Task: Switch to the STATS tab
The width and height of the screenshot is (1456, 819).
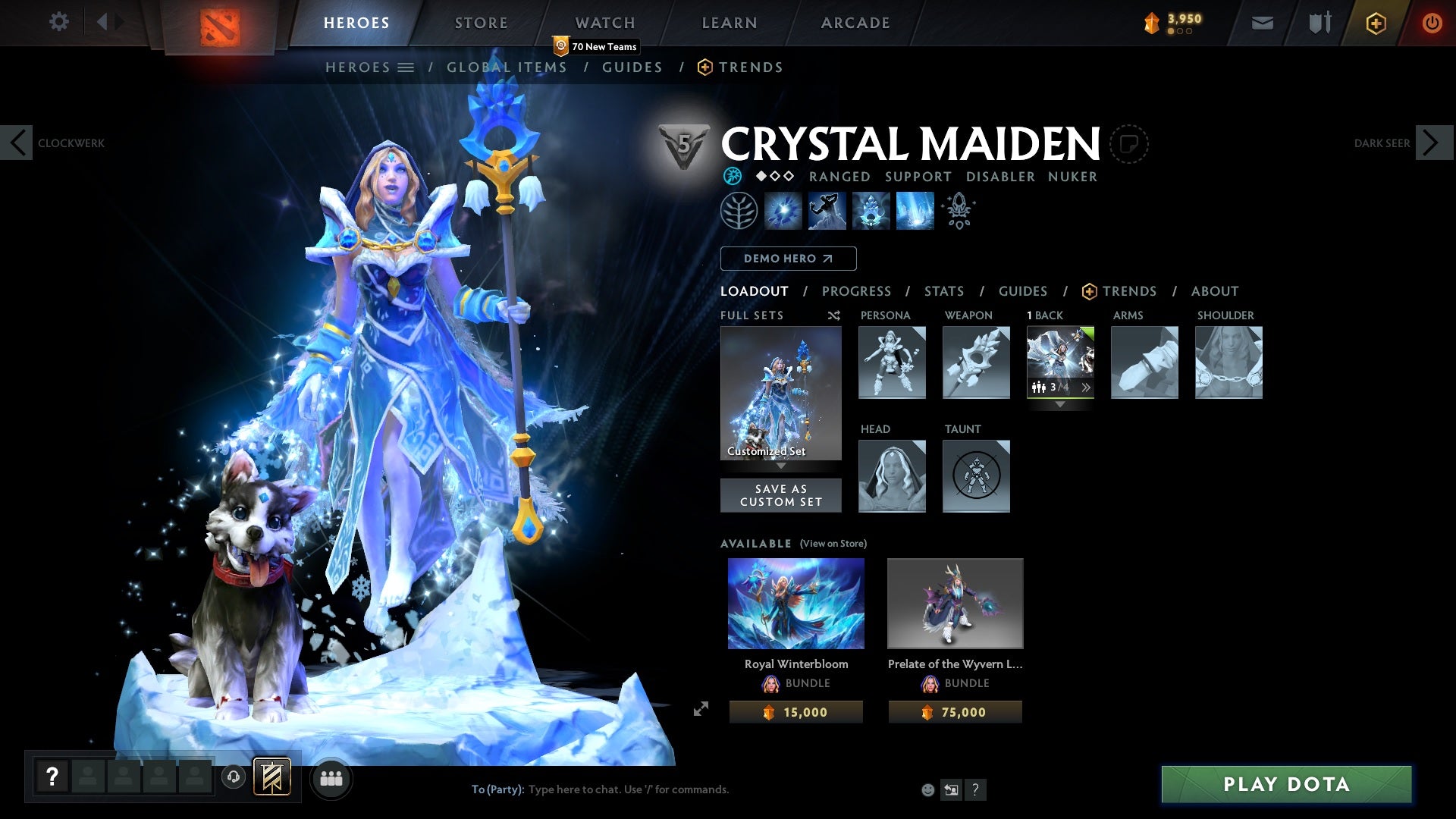Action: [x=943, y=291]
